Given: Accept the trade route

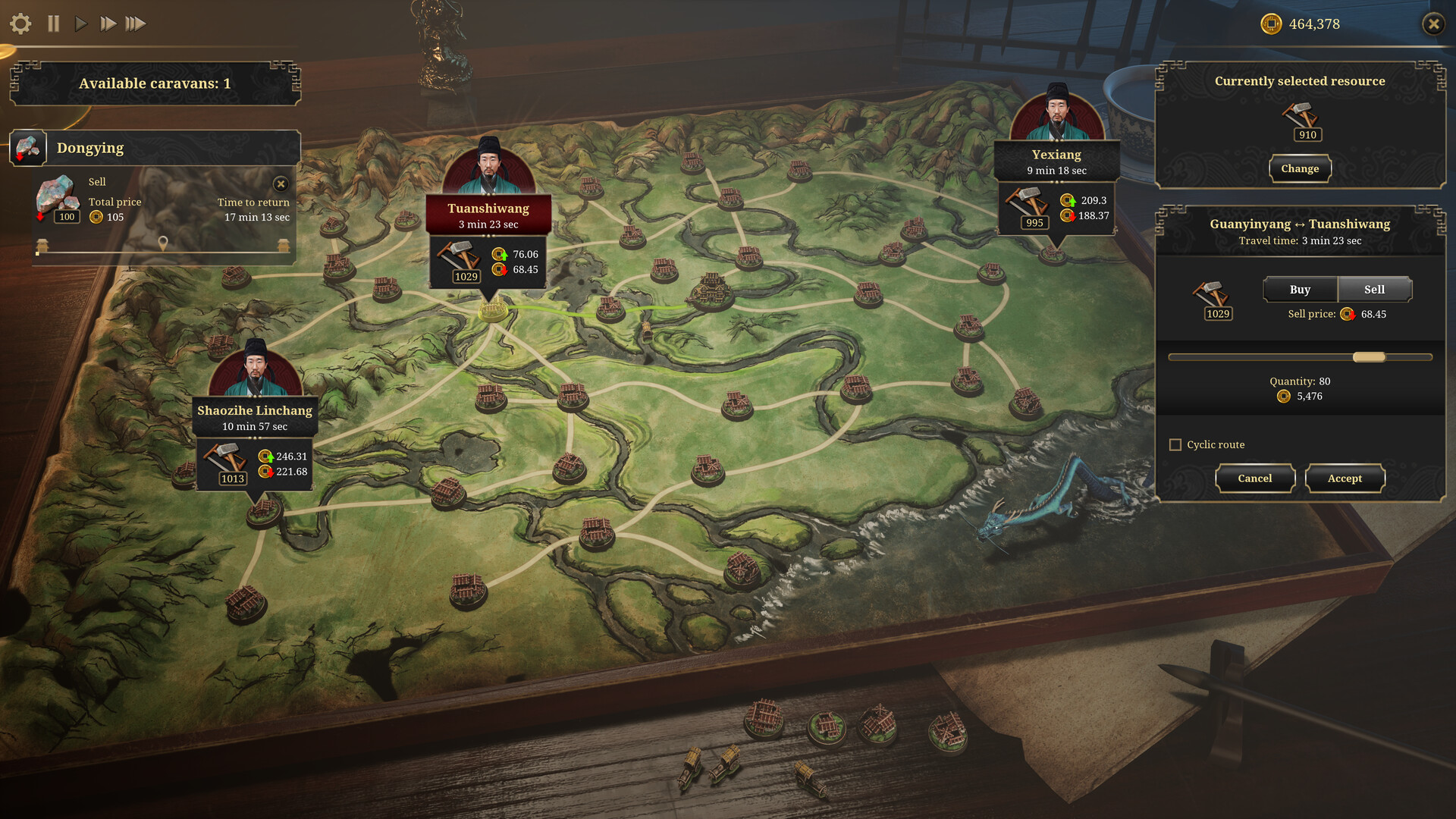Looking at the screenshot, I should tap(1345, 478).
